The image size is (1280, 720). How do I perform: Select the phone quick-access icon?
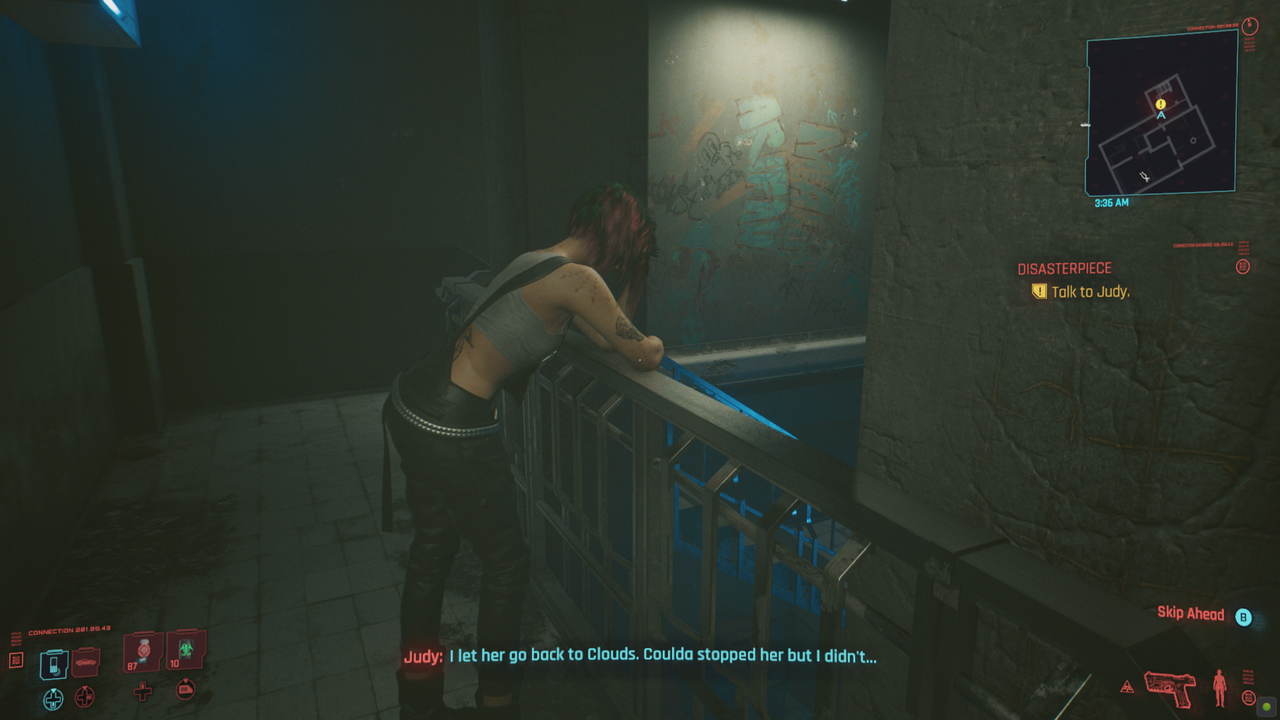[x=54, y=663]
